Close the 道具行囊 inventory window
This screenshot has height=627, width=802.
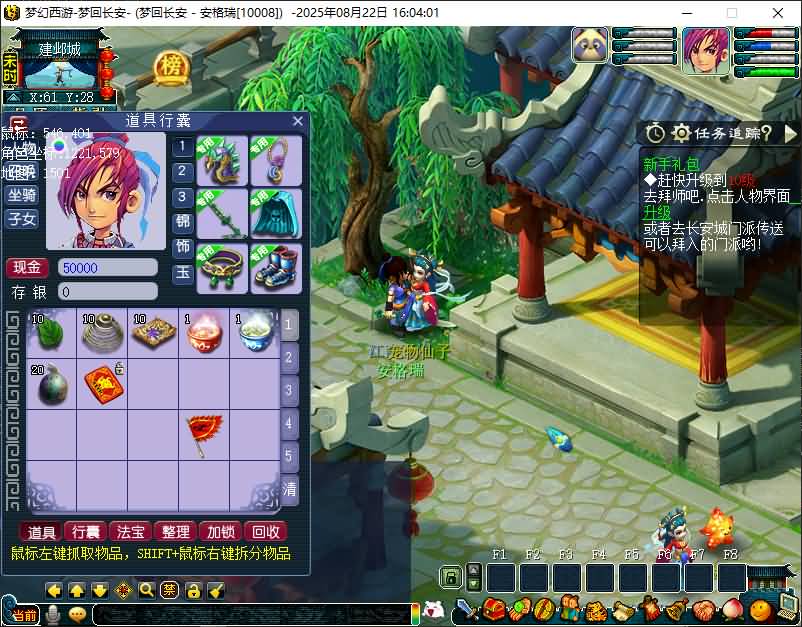pos(297,121)
